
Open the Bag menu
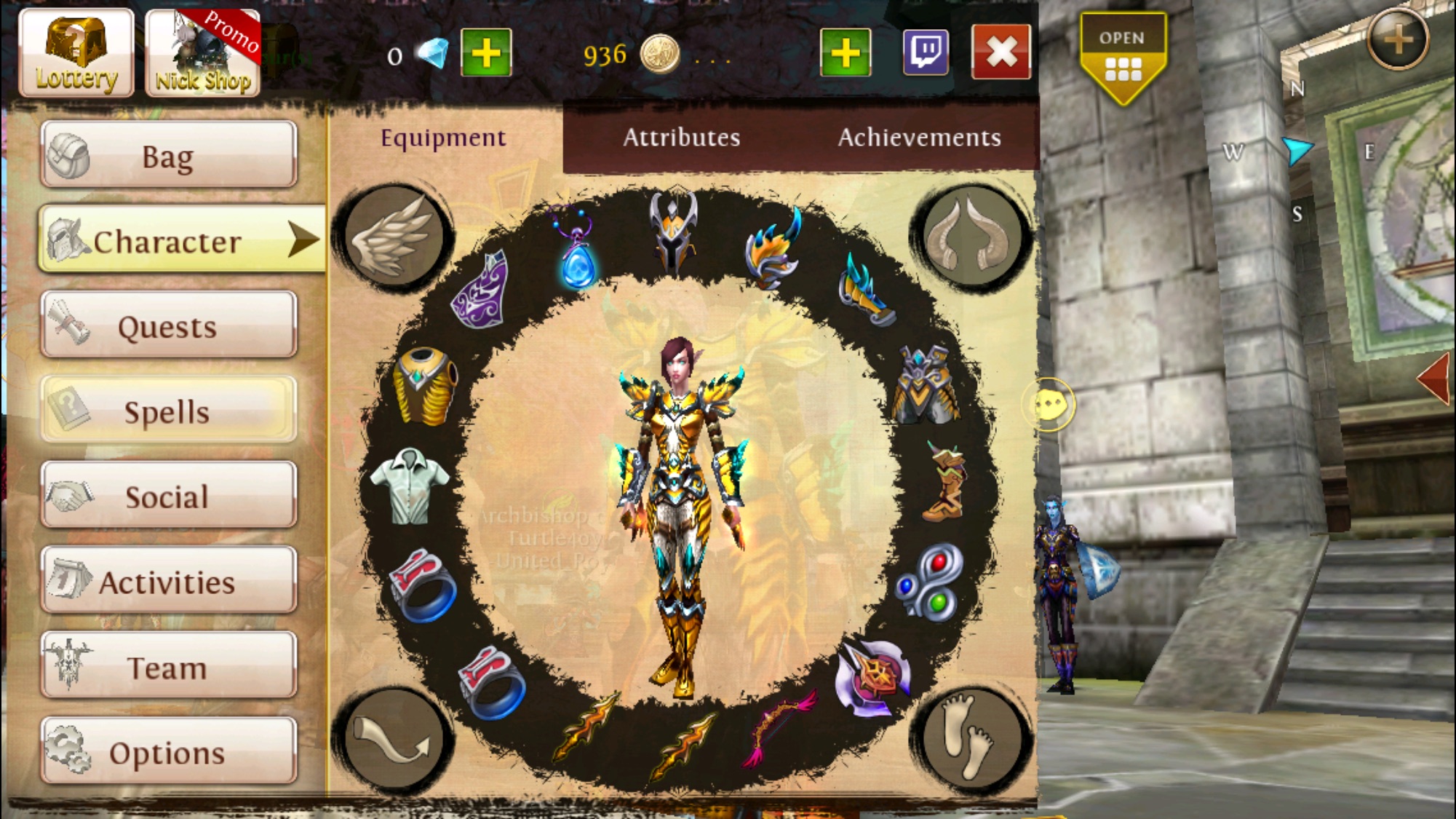tap(169, 155)
